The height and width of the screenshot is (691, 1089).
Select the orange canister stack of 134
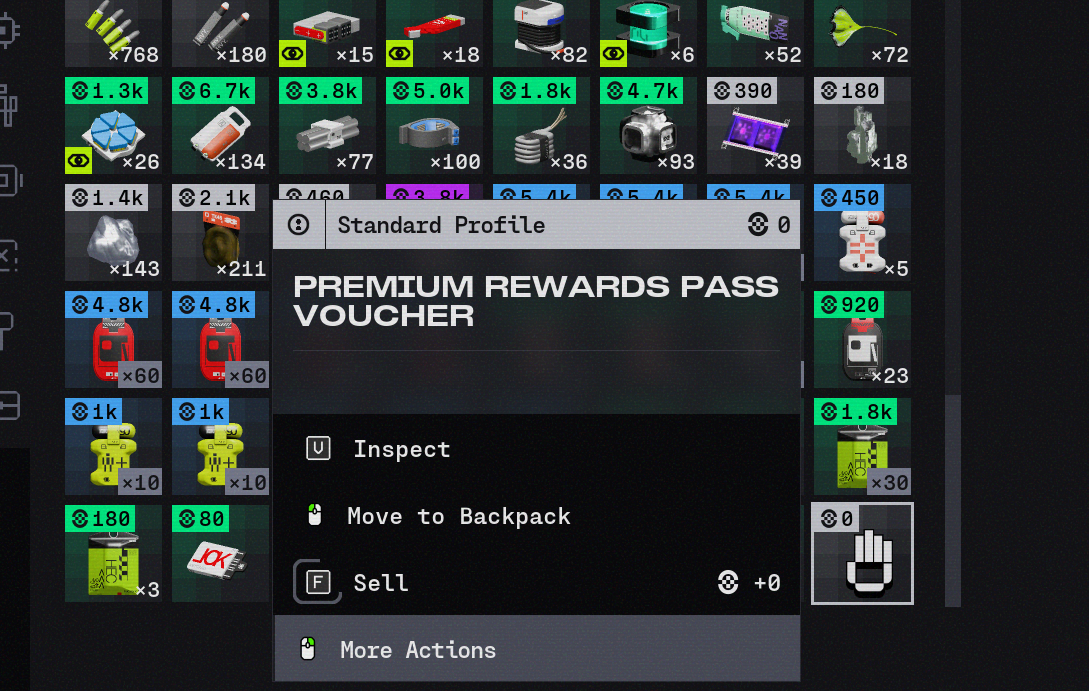pyautogui.click(x=220, y=126)
